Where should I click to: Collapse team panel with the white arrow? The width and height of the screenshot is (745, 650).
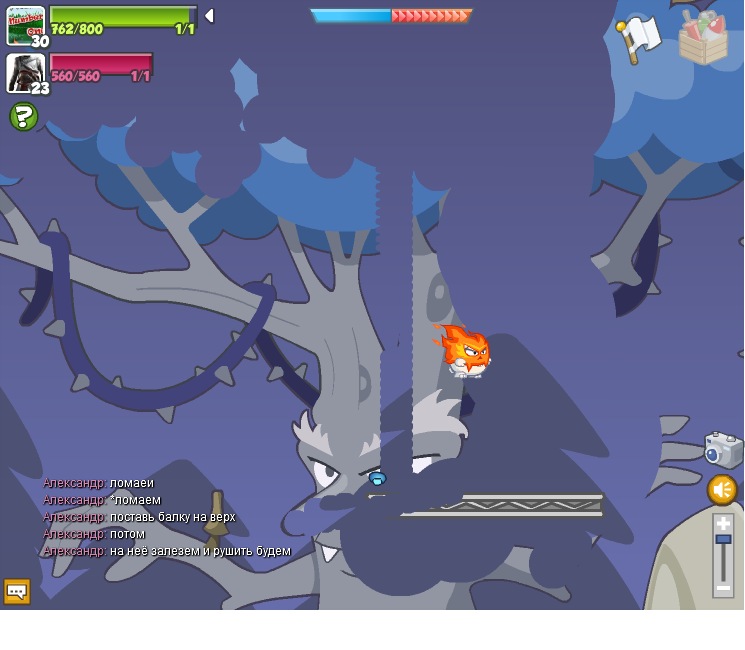[x=209, y=16]
